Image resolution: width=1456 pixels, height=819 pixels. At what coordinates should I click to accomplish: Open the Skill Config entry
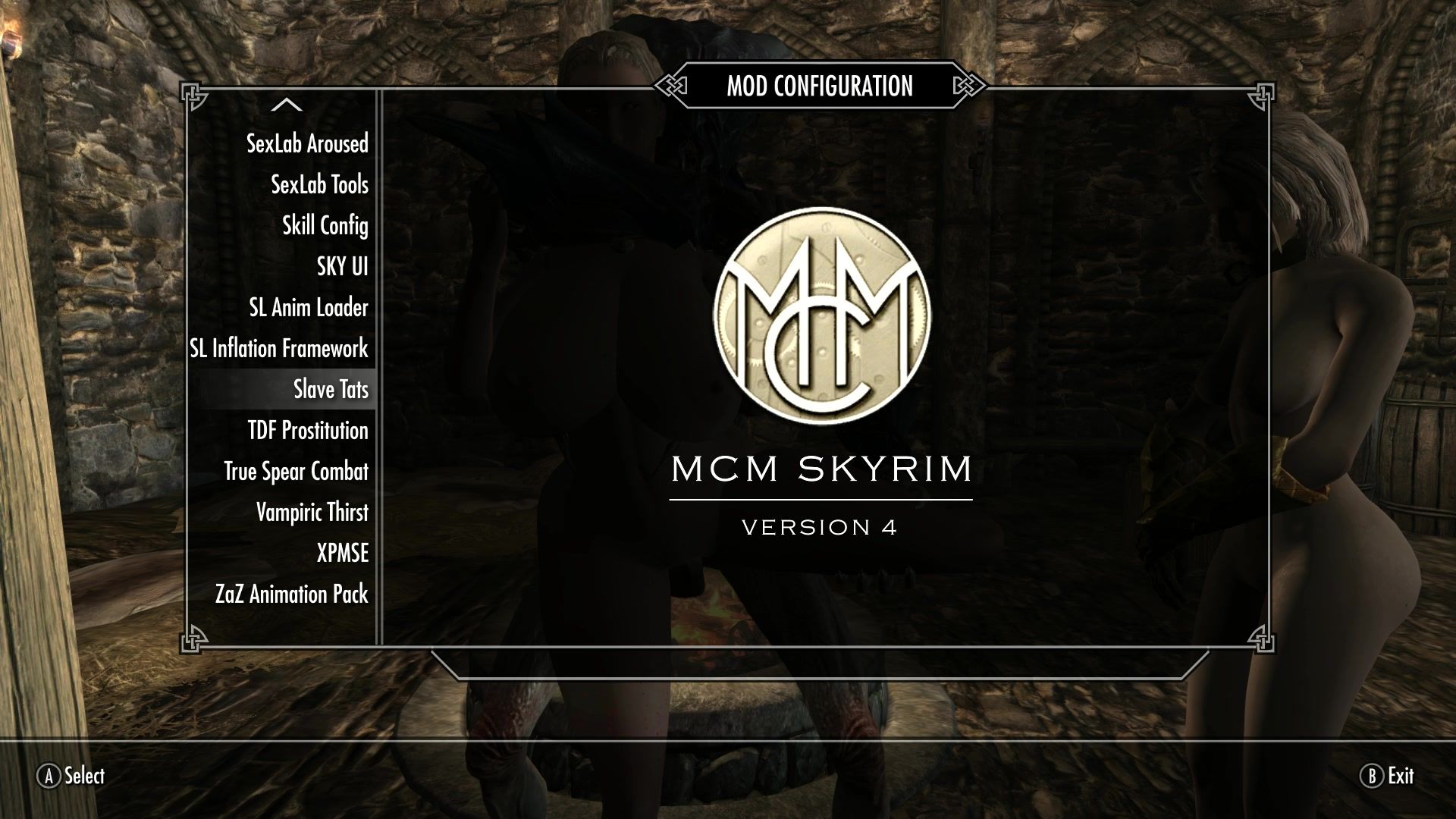pos(325,225)
